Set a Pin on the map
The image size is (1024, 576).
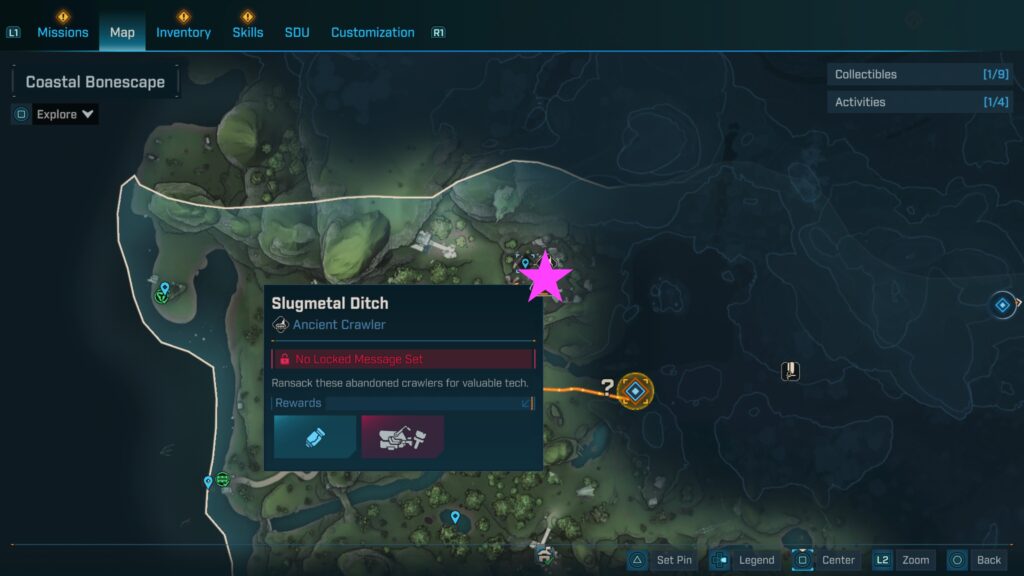click(662, 560)
